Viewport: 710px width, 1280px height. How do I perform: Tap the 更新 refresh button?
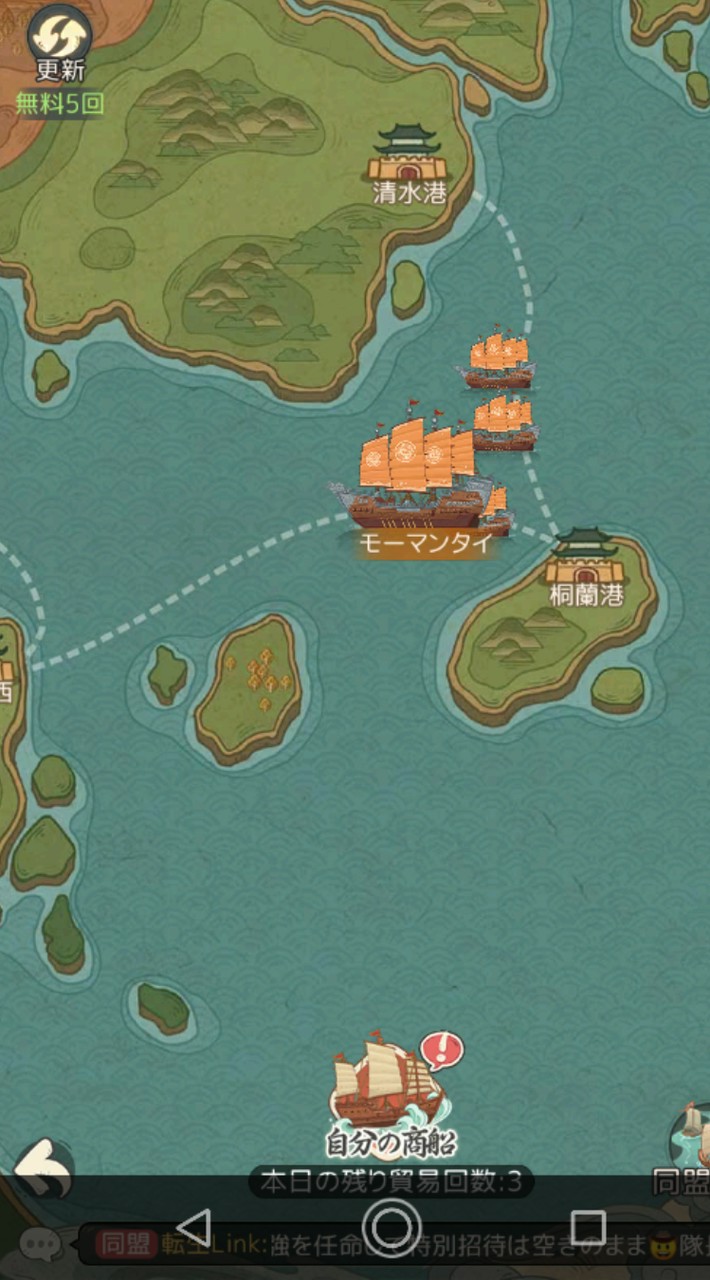coord(59,40)
